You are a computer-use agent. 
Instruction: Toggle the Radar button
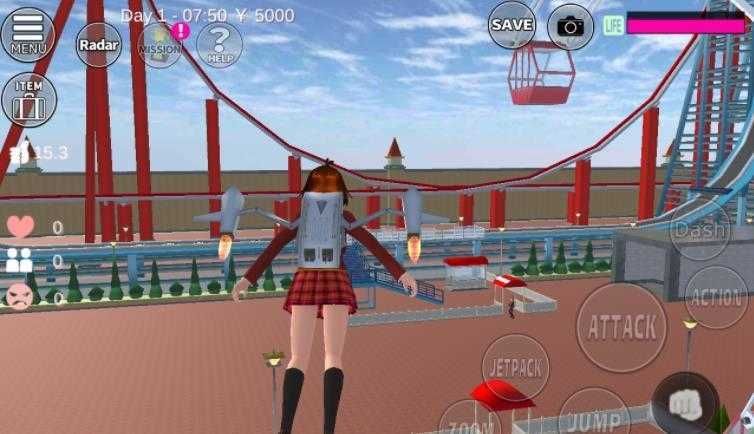[x=98, y=44]
